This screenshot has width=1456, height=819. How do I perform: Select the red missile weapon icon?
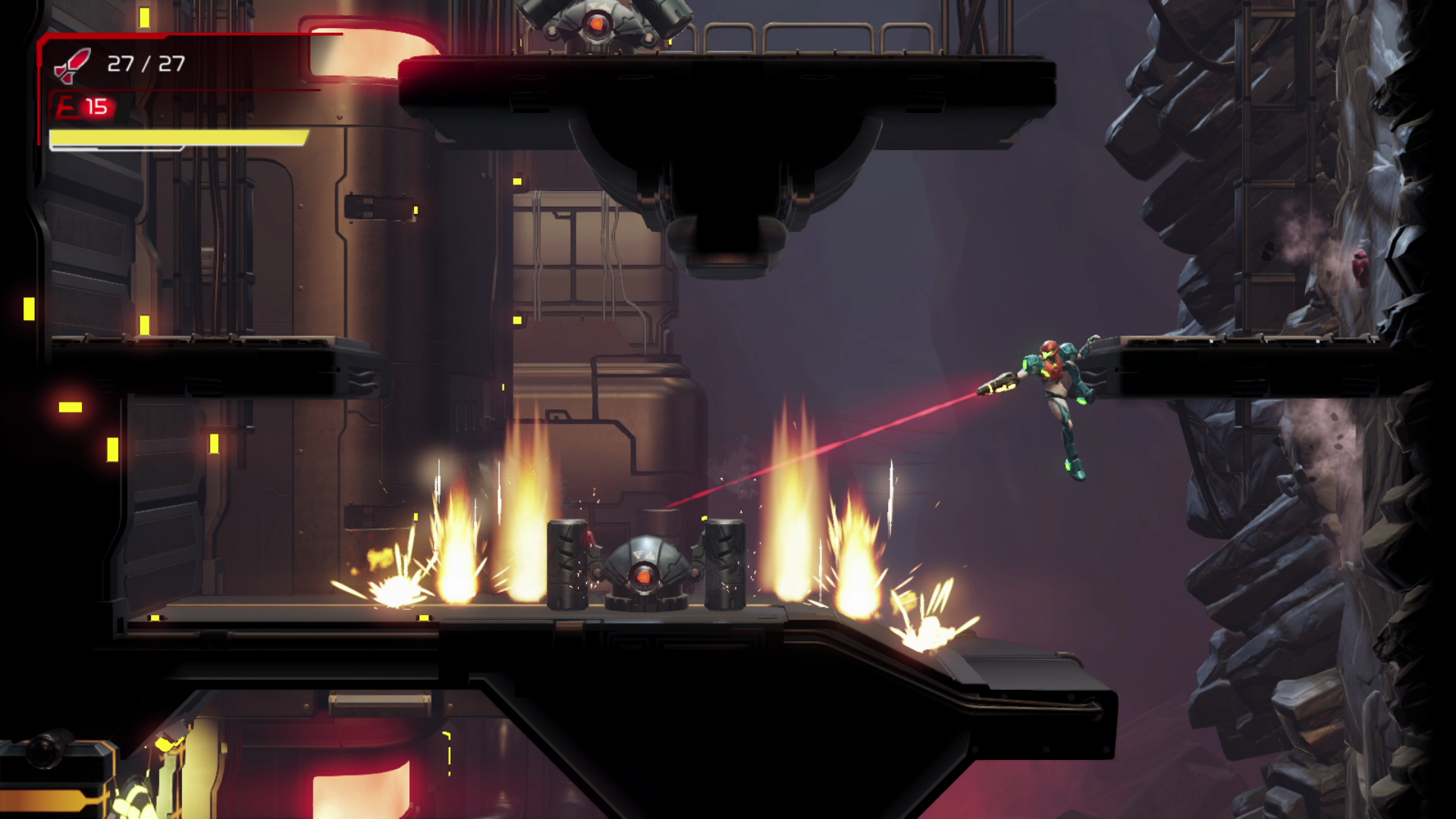tap(72, 65)
